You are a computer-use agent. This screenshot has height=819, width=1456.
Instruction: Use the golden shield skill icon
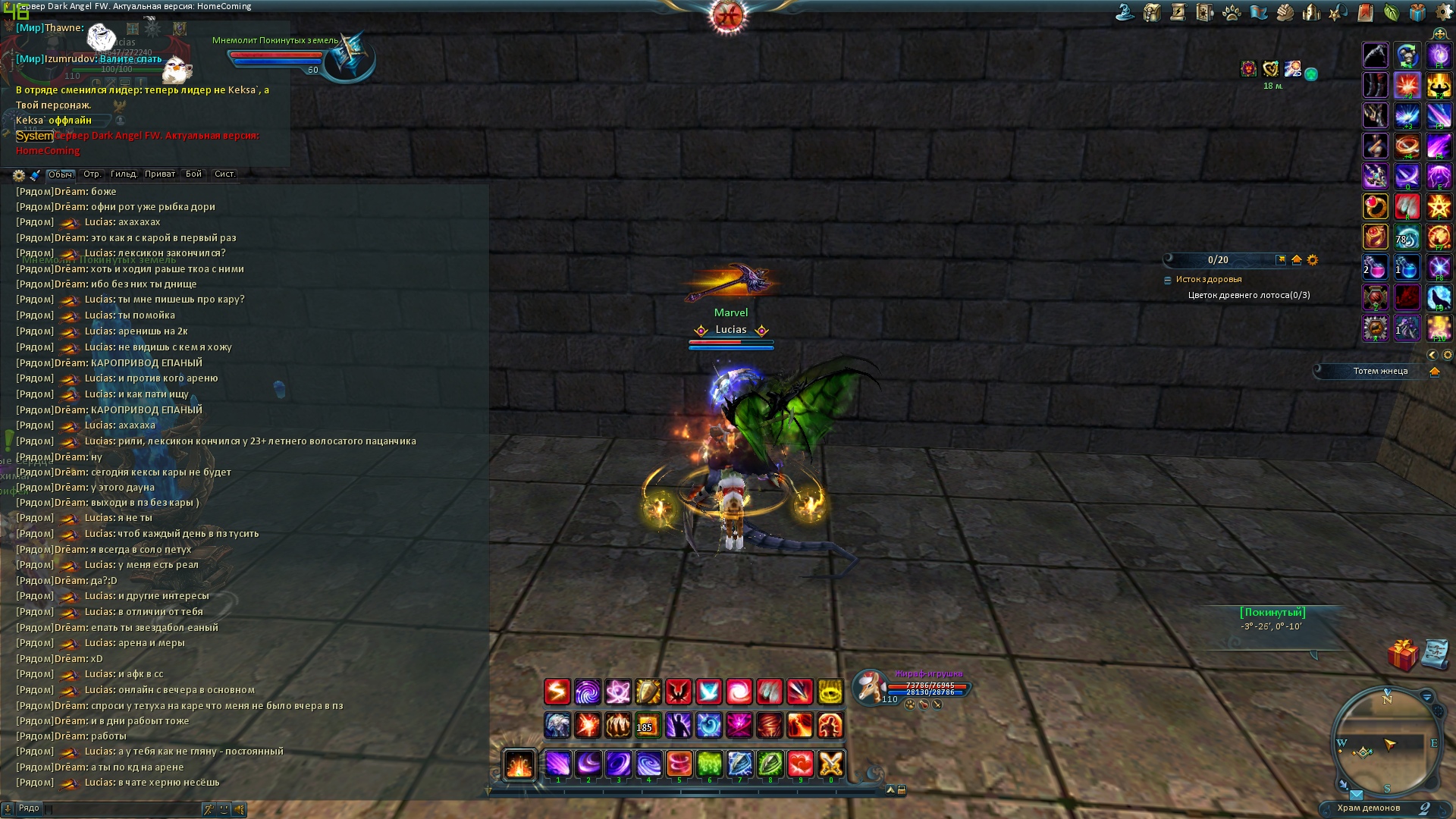[648, 692]
